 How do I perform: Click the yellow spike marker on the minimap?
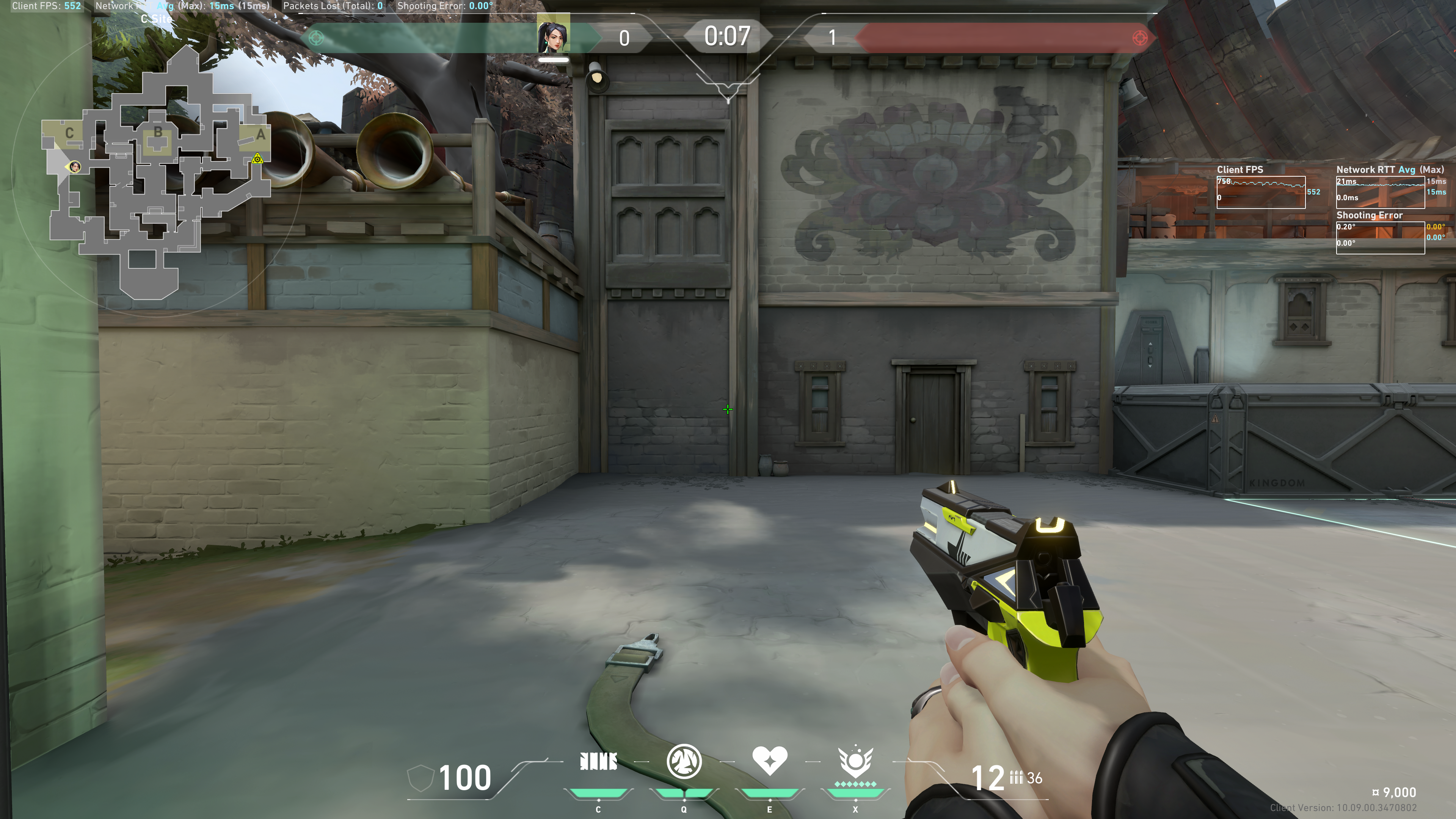[x=257, y=159]
